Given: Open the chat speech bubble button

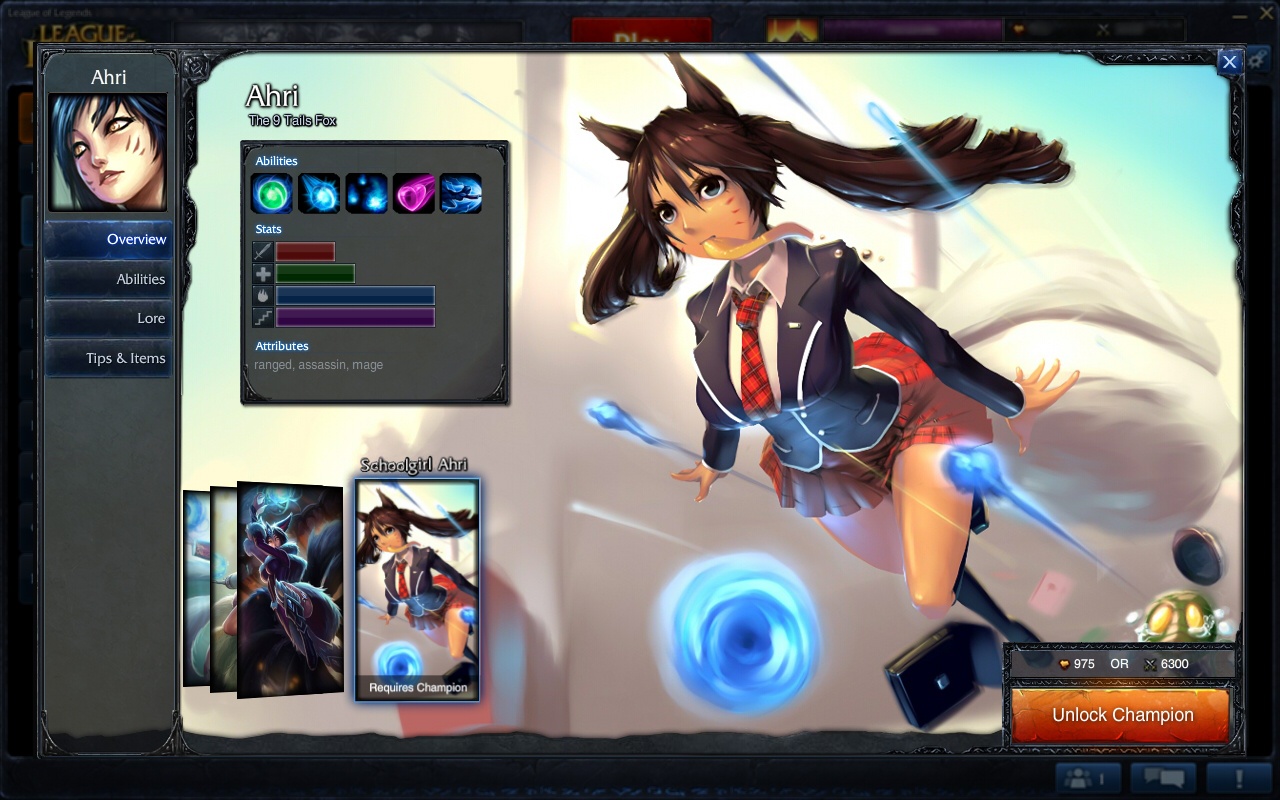Looking at the screenshot, I should pos(1163,778).
